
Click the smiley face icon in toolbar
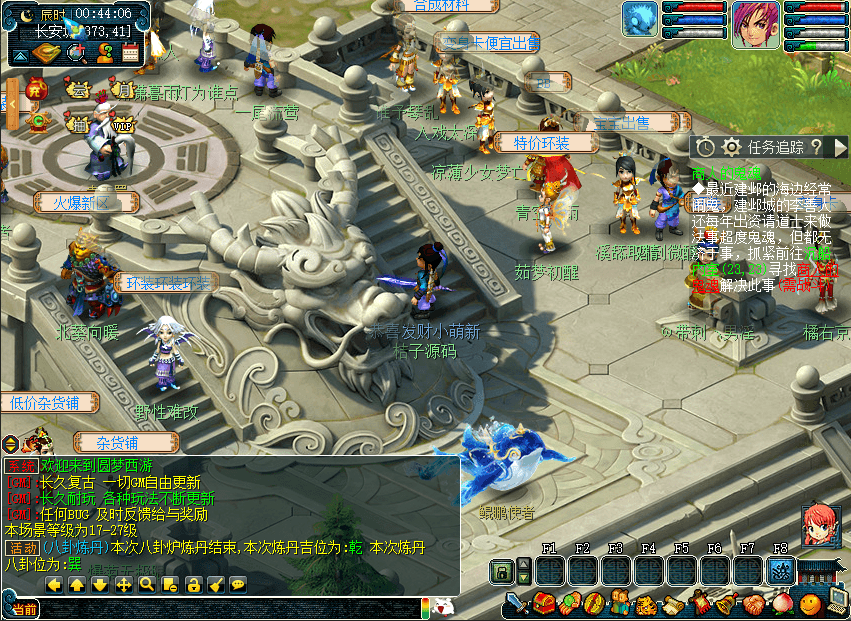[x=810, y=604]
